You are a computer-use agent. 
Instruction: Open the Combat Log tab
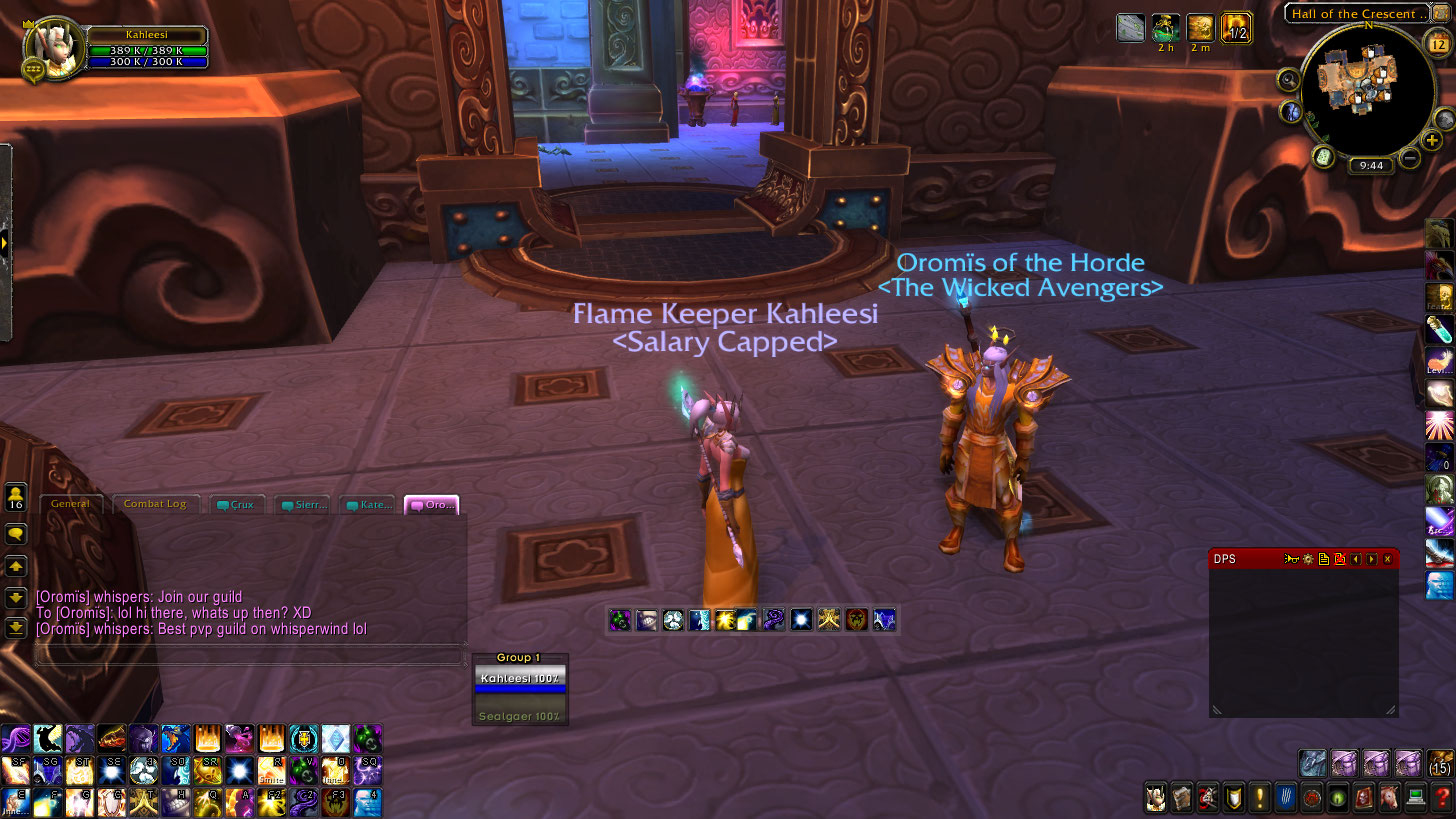(155, 504)
